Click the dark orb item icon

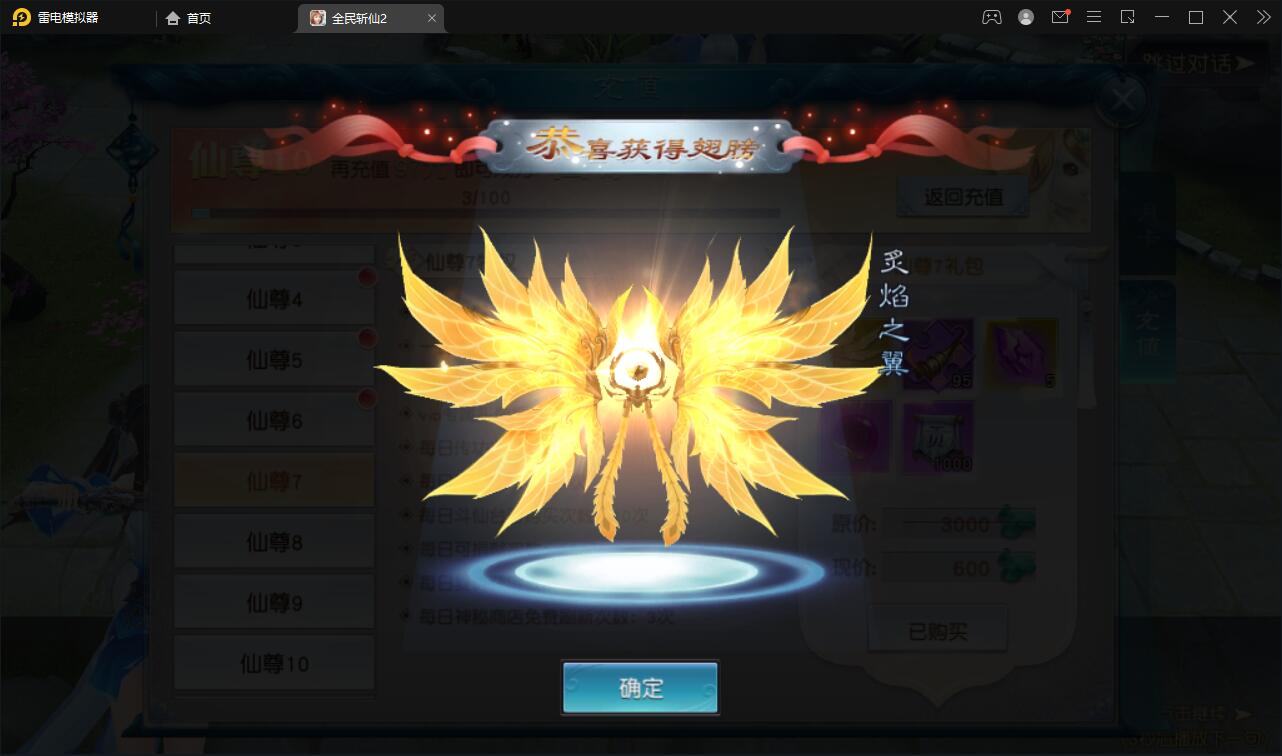coord(855,437)
